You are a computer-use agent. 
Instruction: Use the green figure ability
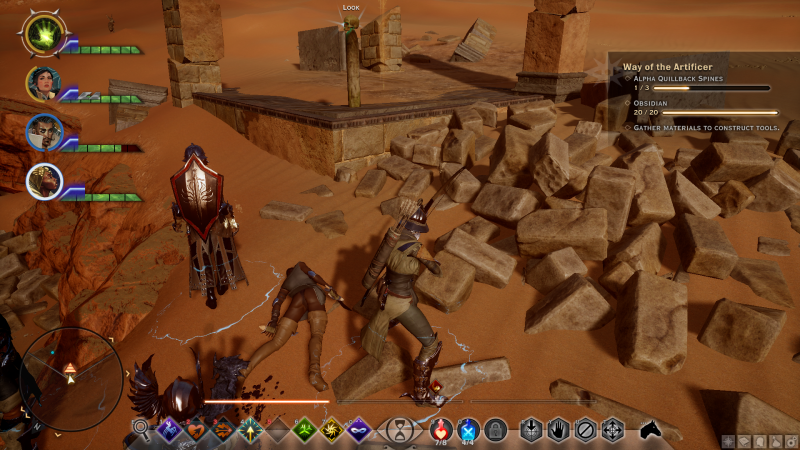[x=303, y=431]
